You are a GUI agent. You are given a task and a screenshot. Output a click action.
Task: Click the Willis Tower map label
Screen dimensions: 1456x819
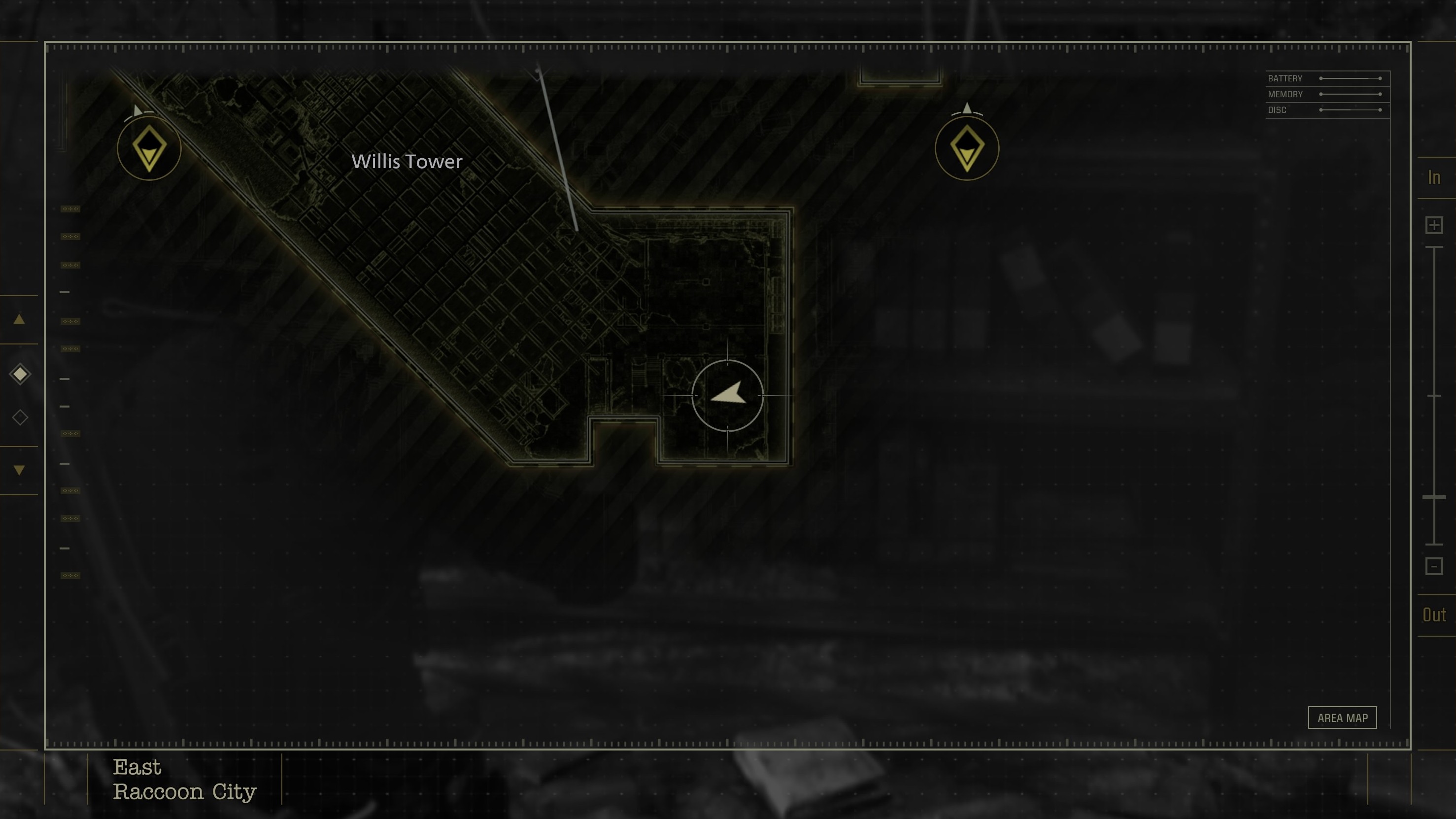pyautogui.click(x=407, y=162)
